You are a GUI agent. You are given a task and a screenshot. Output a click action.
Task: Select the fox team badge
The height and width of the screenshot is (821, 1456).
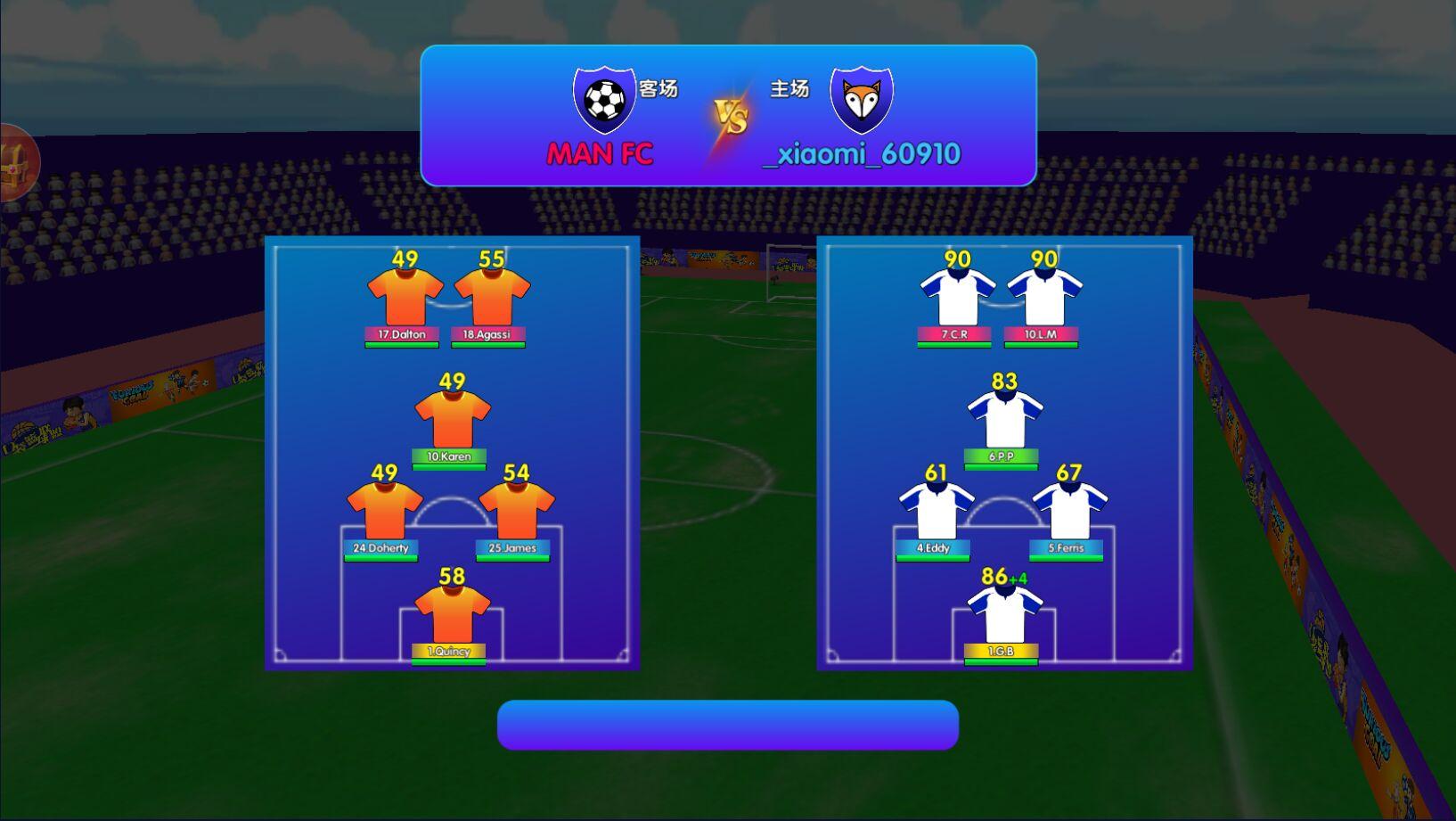(x=861, y=99)
